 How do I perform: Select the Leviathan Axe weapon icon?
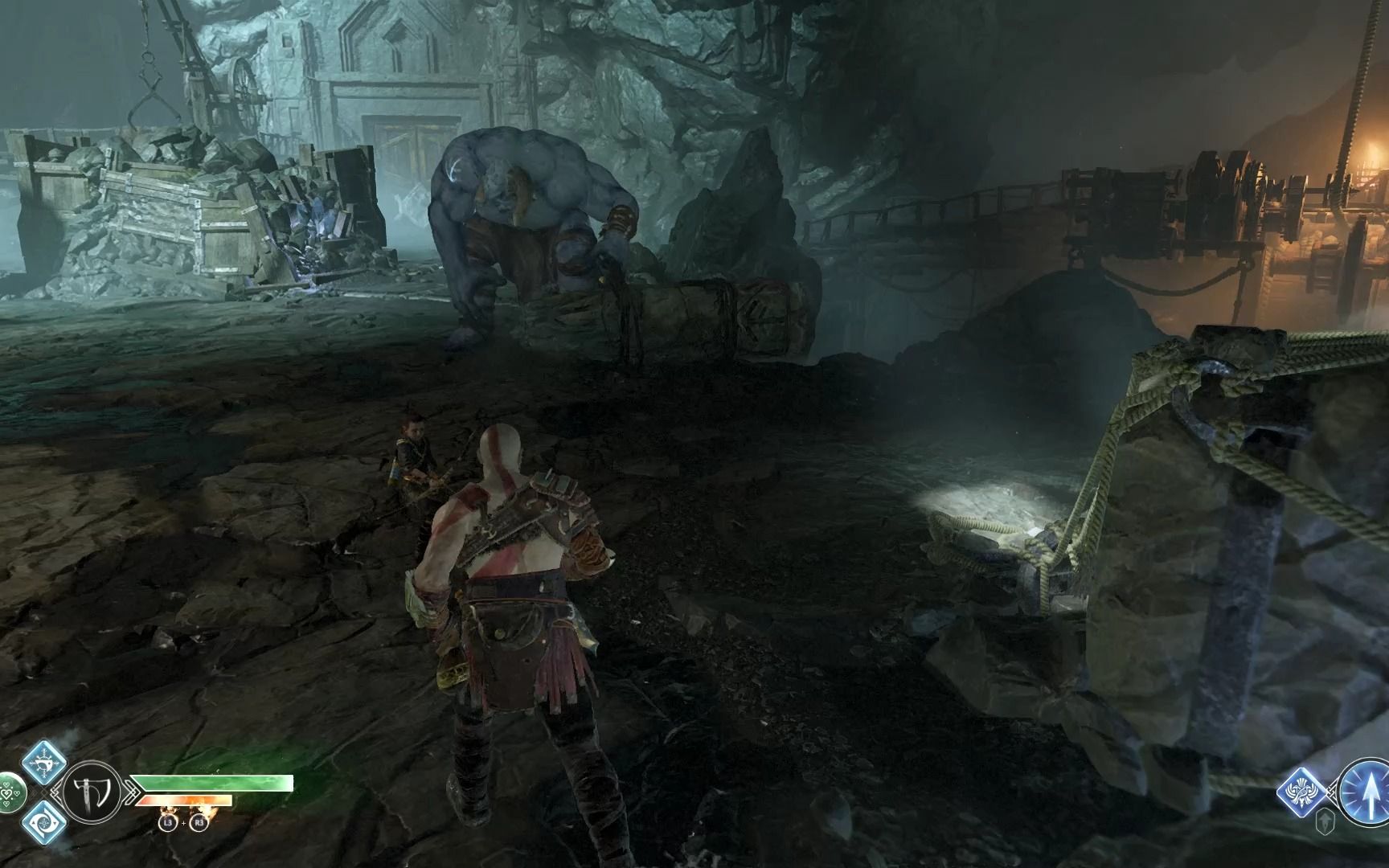point(92,792)
